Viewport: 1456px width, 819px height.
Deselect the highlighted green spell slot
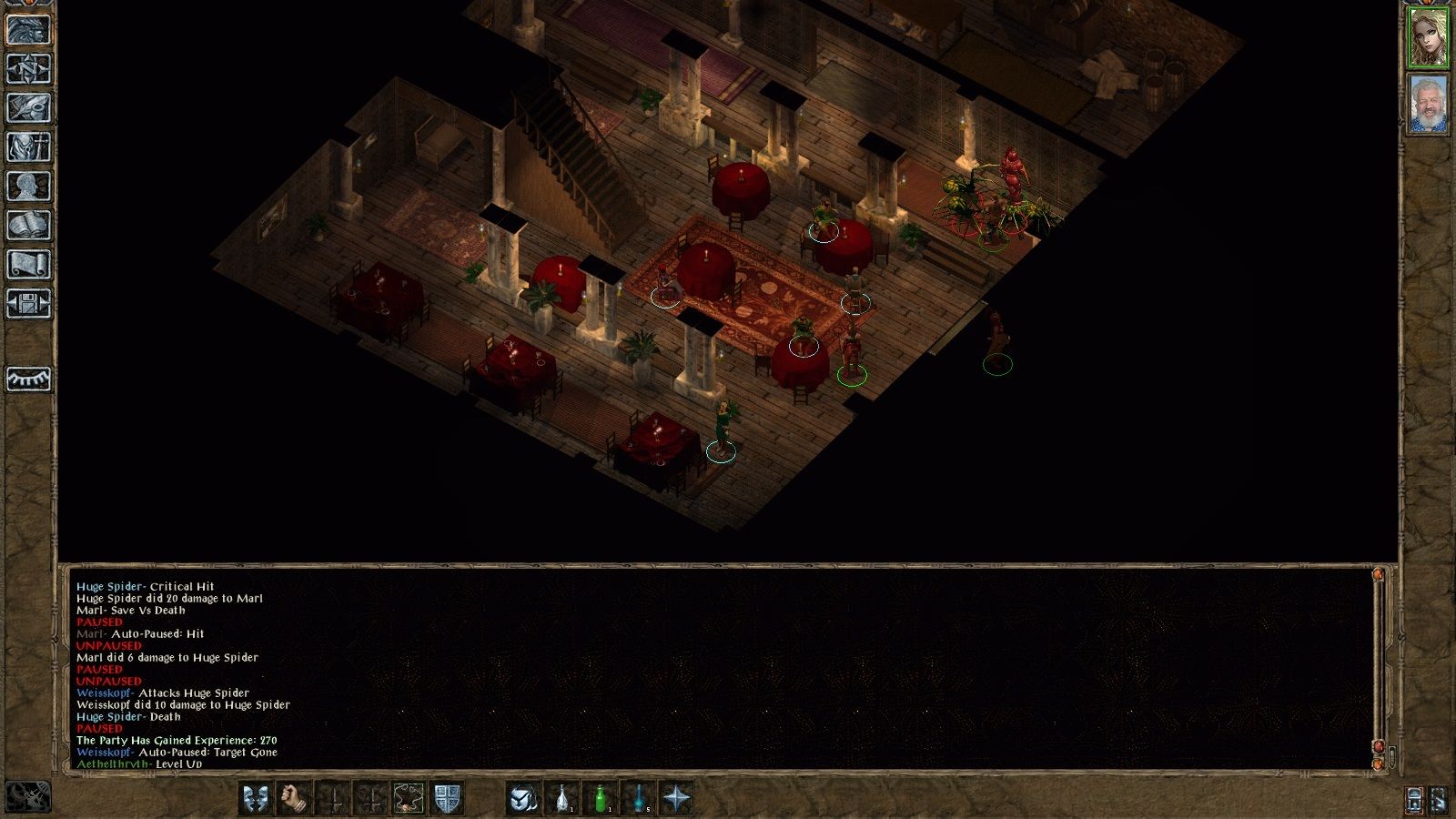[x=408, y=799]
